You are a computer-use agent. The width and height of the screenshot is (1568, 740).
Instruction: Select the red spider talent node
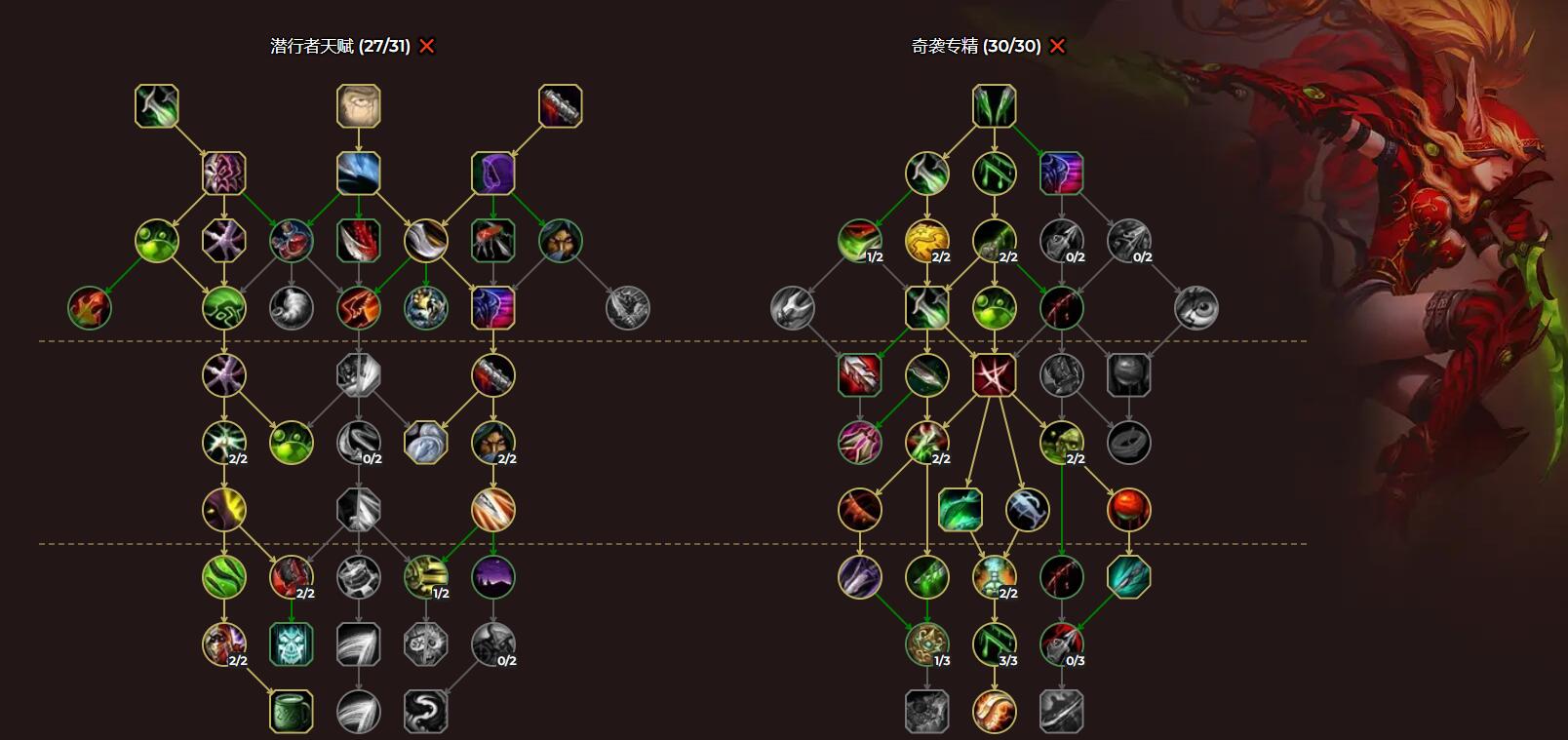[x=493, y=241]
